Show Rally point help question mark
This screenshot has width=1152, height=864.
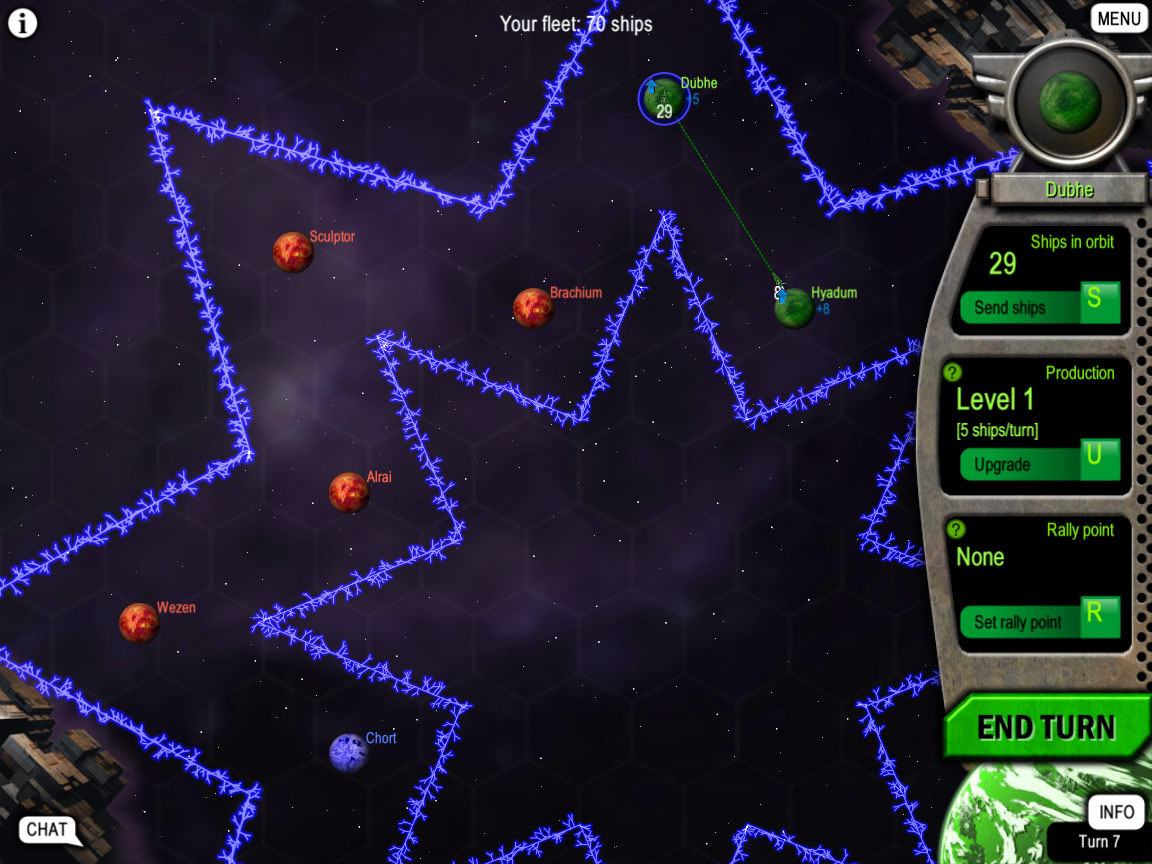[x=955, y=530]
